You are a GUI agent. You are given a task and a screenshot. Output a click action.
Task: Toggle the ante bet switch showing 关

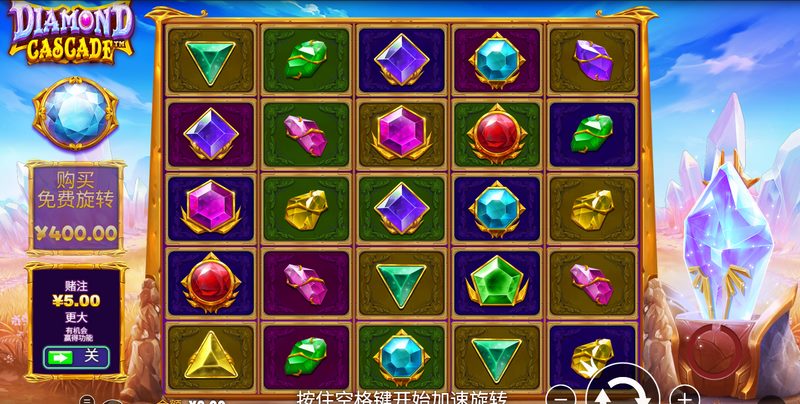pos(76,355)
